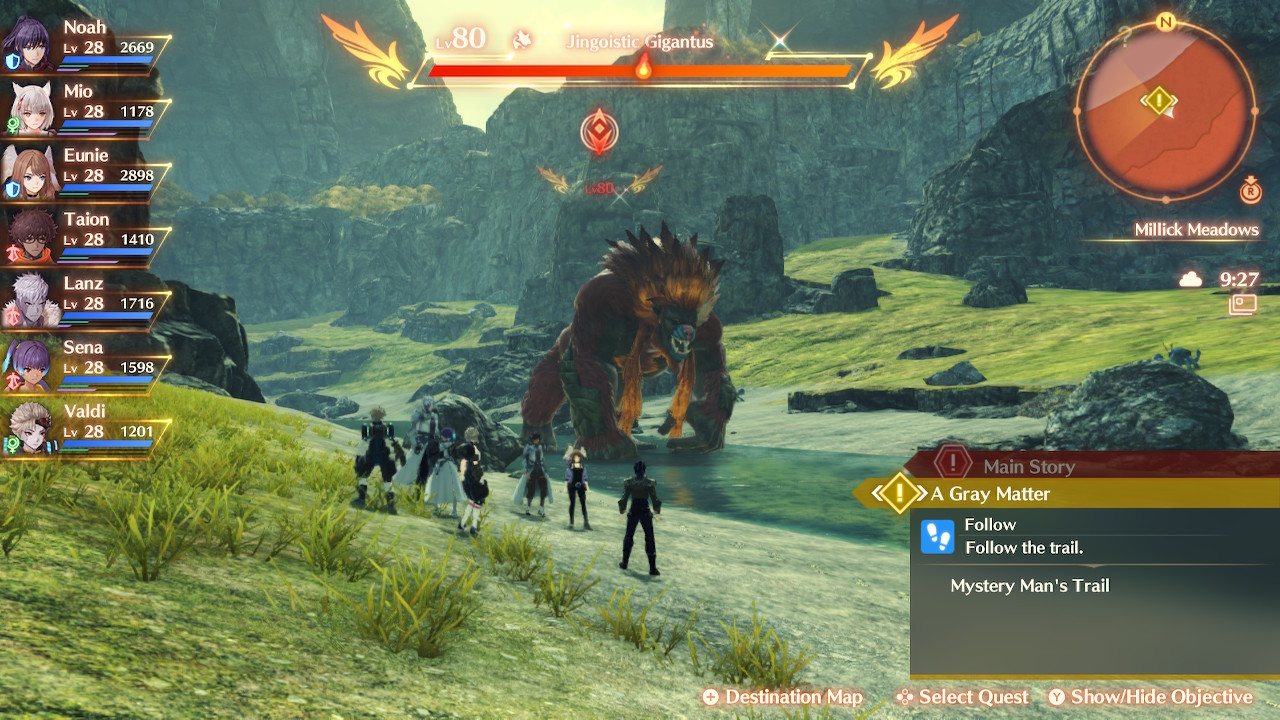Select Noah's Defender shield role icon
The width and height of the screenshot is (1280, 720).
[12, 61]
